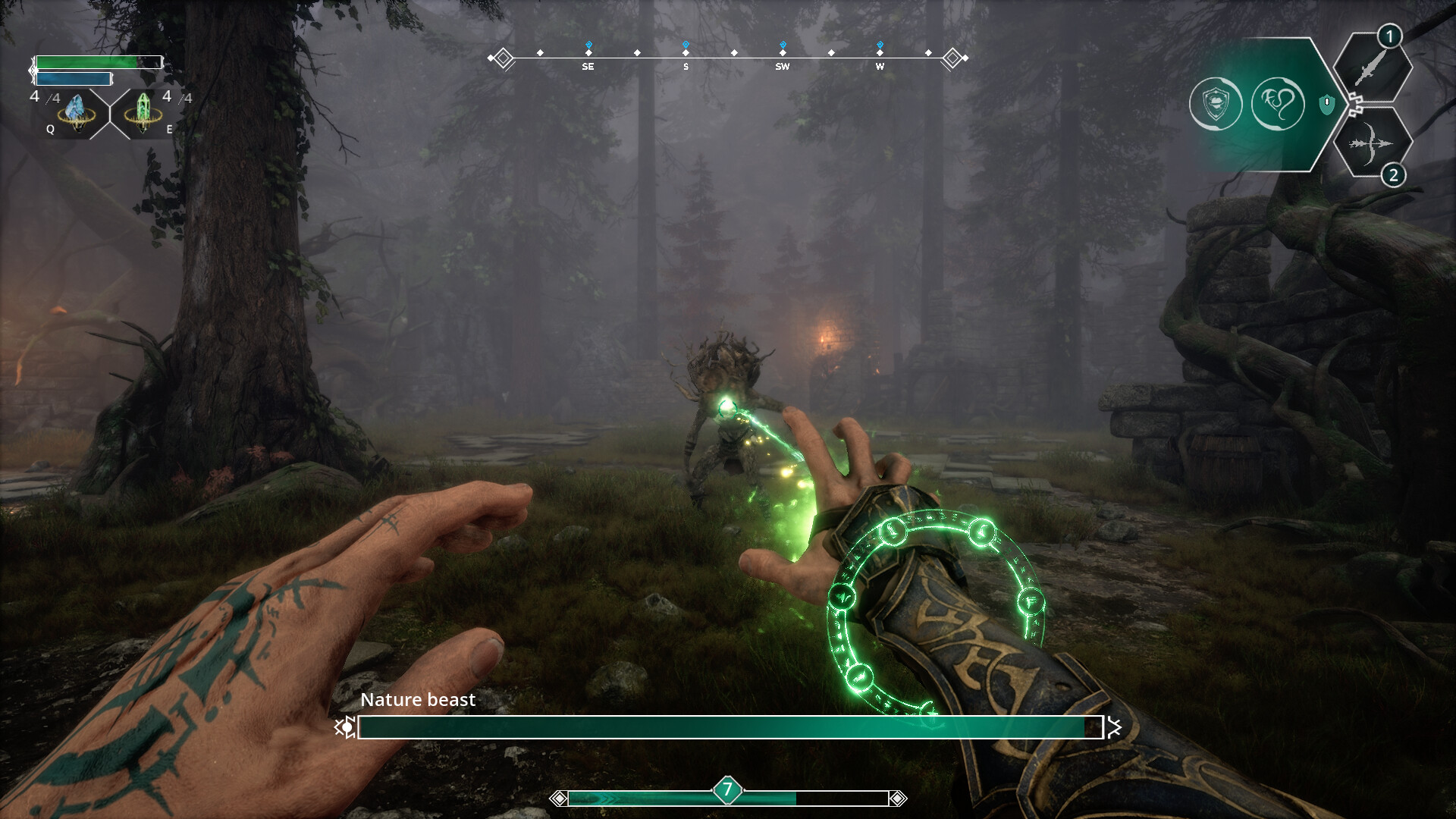1456x819 pixels.
Task: Click the Nature beast name label
Action: pyautogui.click(x=418, y=700)
